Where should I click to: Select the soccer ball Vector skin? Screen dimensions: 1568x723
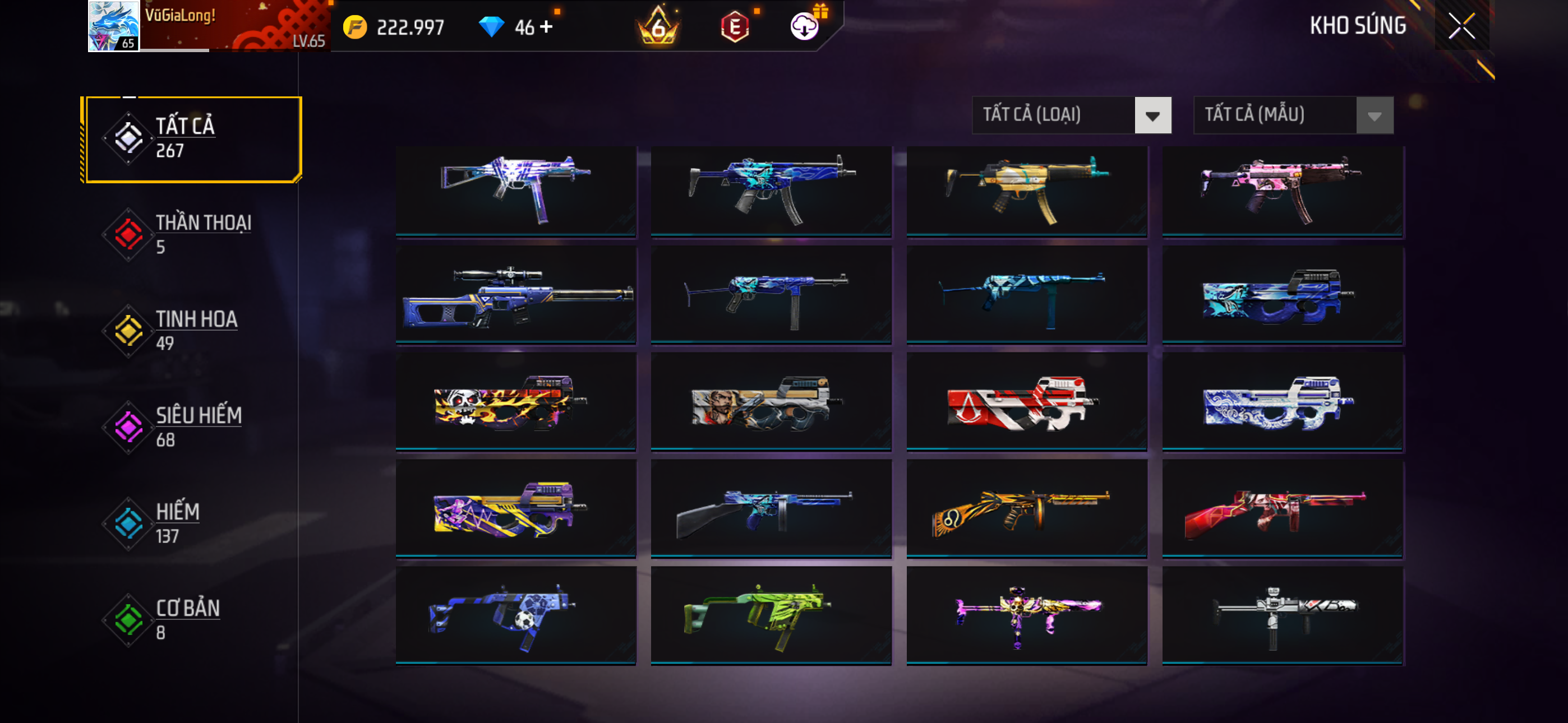pyautogui.click(x=515, y=615)
